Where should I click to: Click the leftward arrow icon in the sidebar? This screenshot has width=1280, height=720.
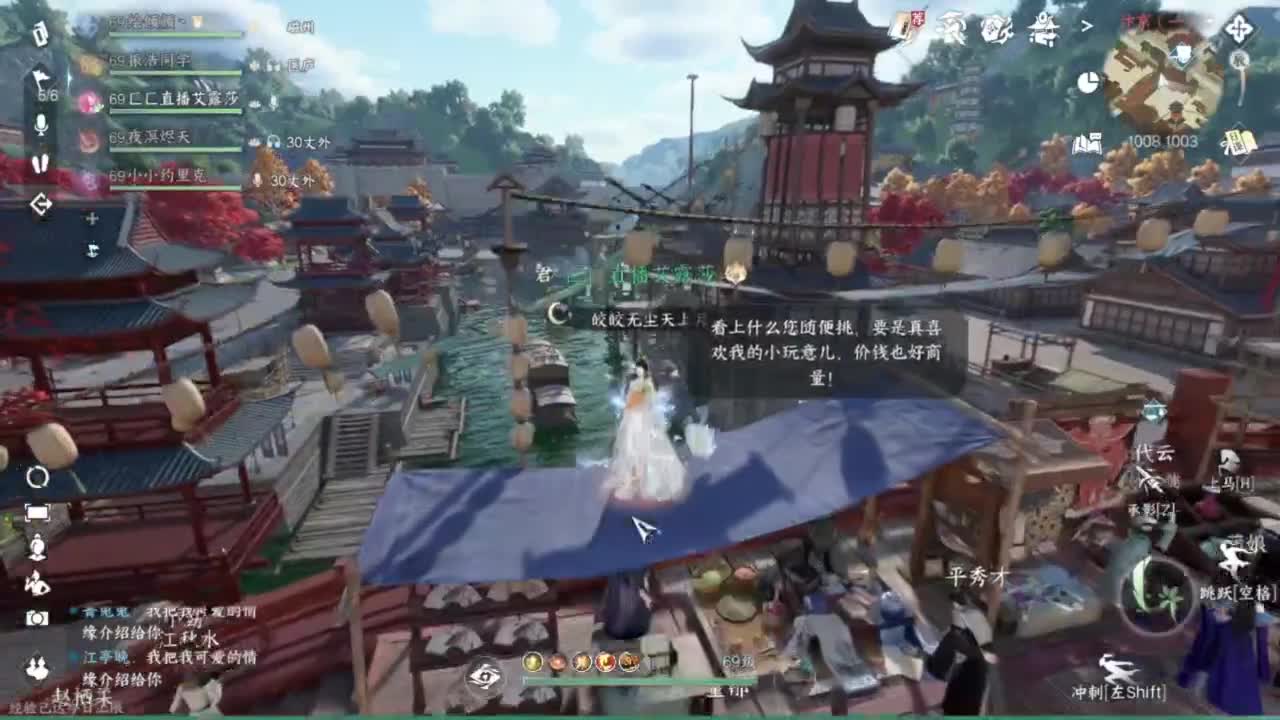pyautogui.click(x=42, y=203)
